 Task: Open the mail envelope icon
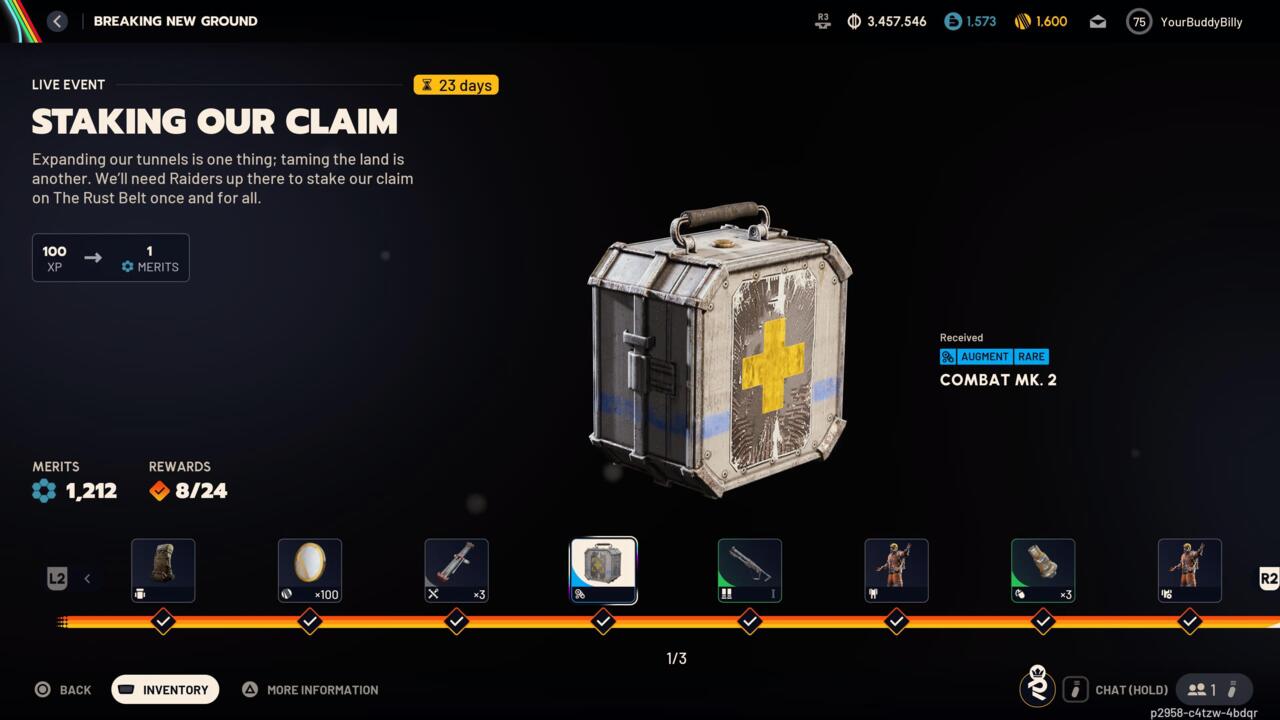coord(1098,21)
